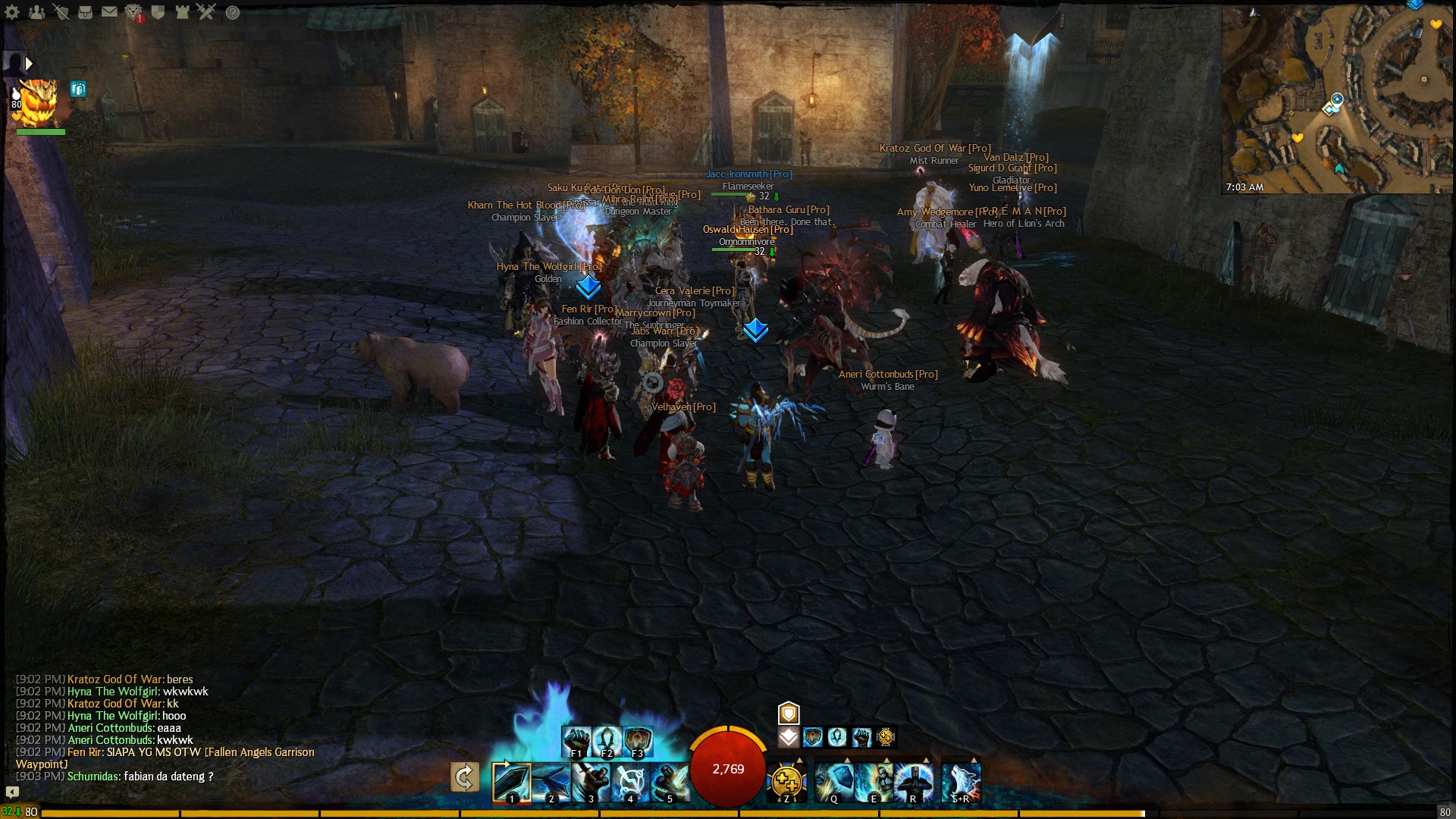Check mail via the envelope icon
This screenshot has width=1456, height=819.
pyautogui.click(x=110, y=12)
